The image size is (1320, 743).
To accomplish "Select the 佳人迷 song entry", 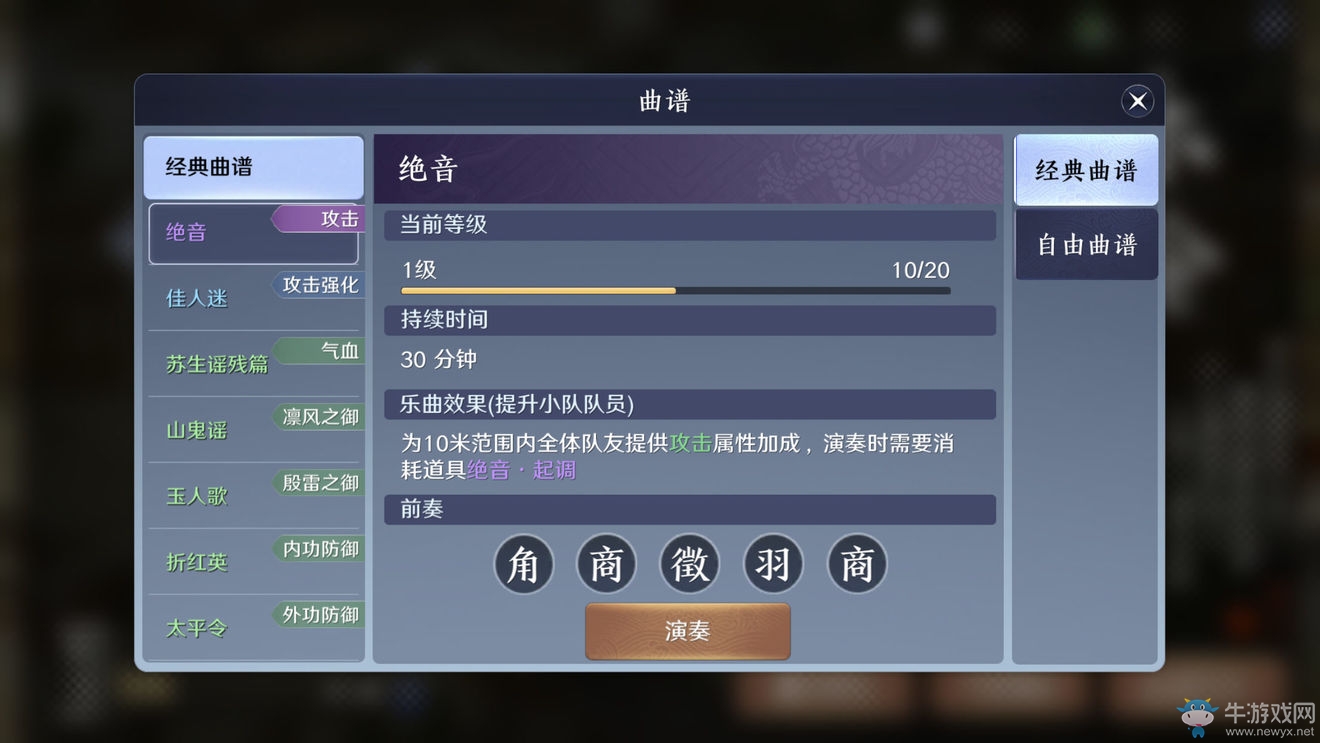I will pos(196,297).
